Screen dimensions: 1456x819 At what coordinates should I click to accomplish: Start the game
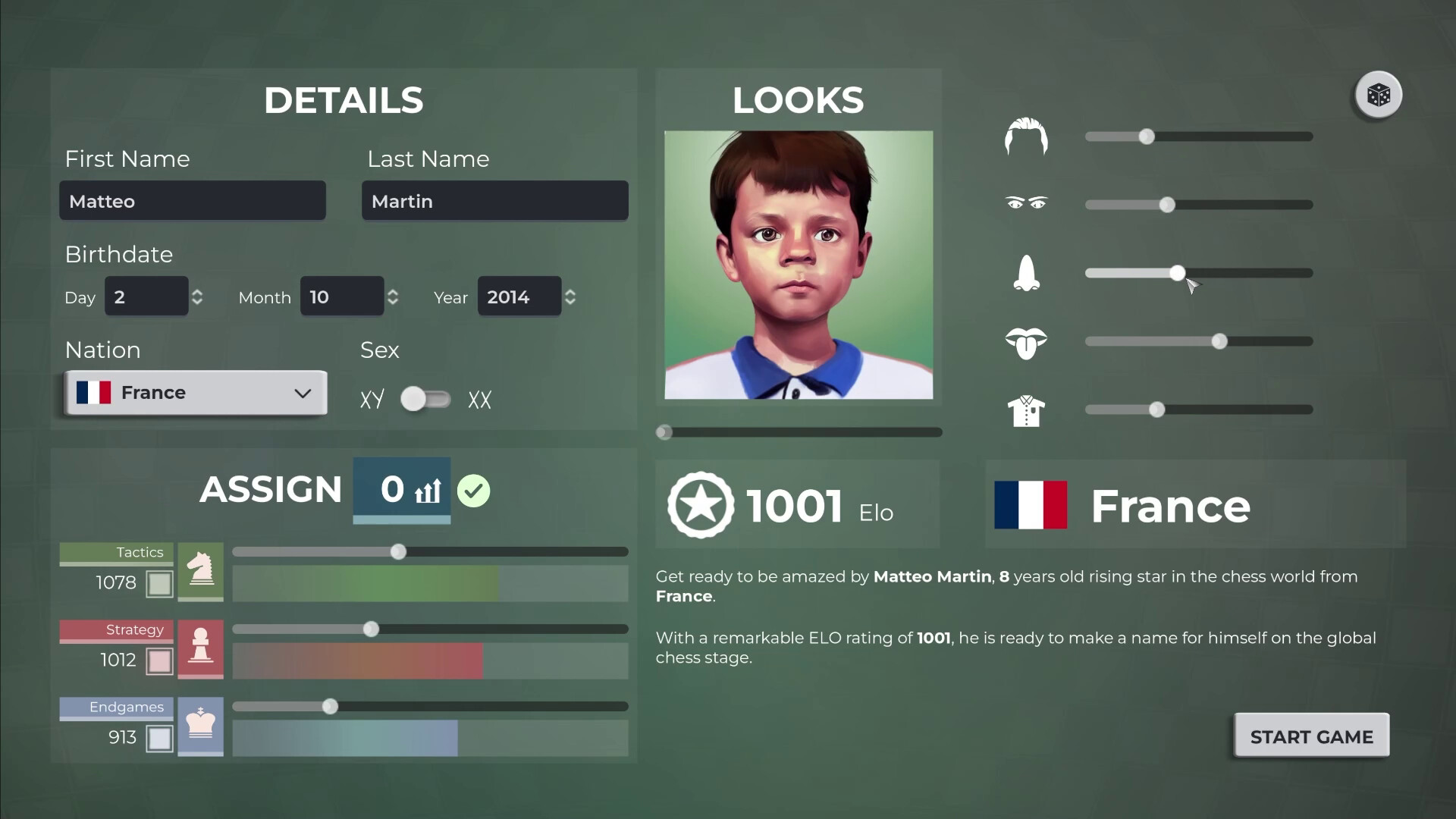pyautogui.click(x=1311, y=736)
